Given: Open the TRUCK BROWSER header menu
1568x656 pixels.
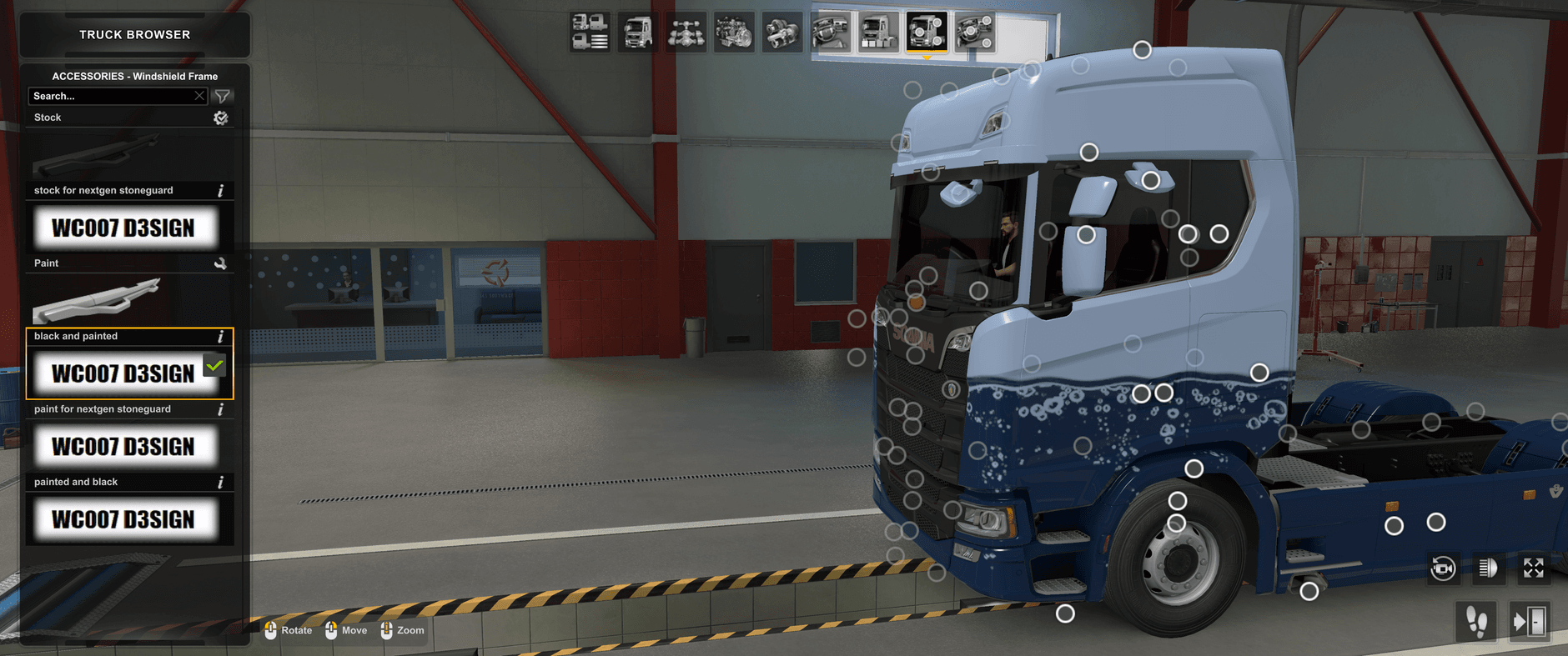Looking at the screenshot, I should click(x=133, y=34).
